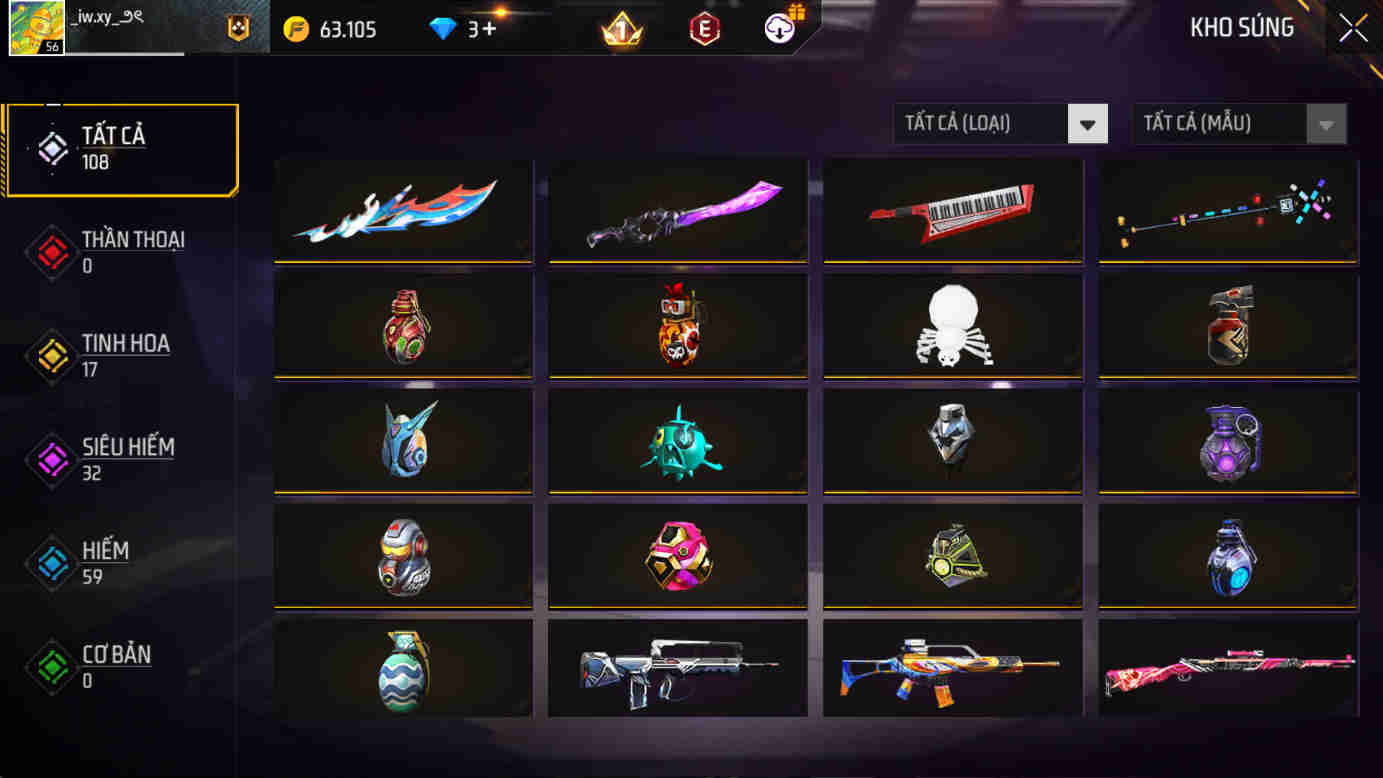
Task: Click the blue HIẾM rarity icon
Action: point(50,563)
